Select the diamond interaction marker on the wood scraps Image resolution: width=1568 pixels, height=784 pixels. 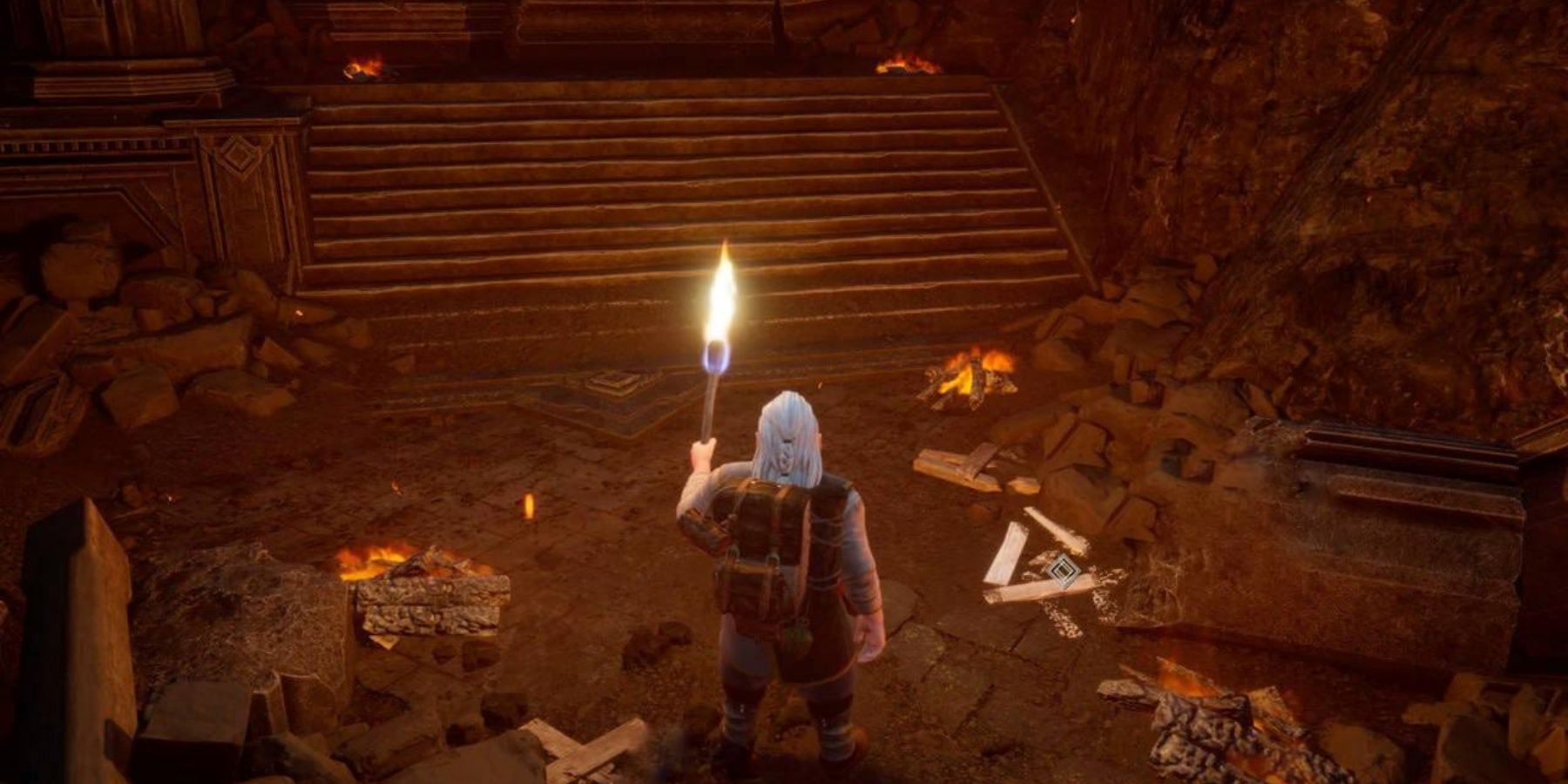pyautogui.click(x=1061, y=571)
